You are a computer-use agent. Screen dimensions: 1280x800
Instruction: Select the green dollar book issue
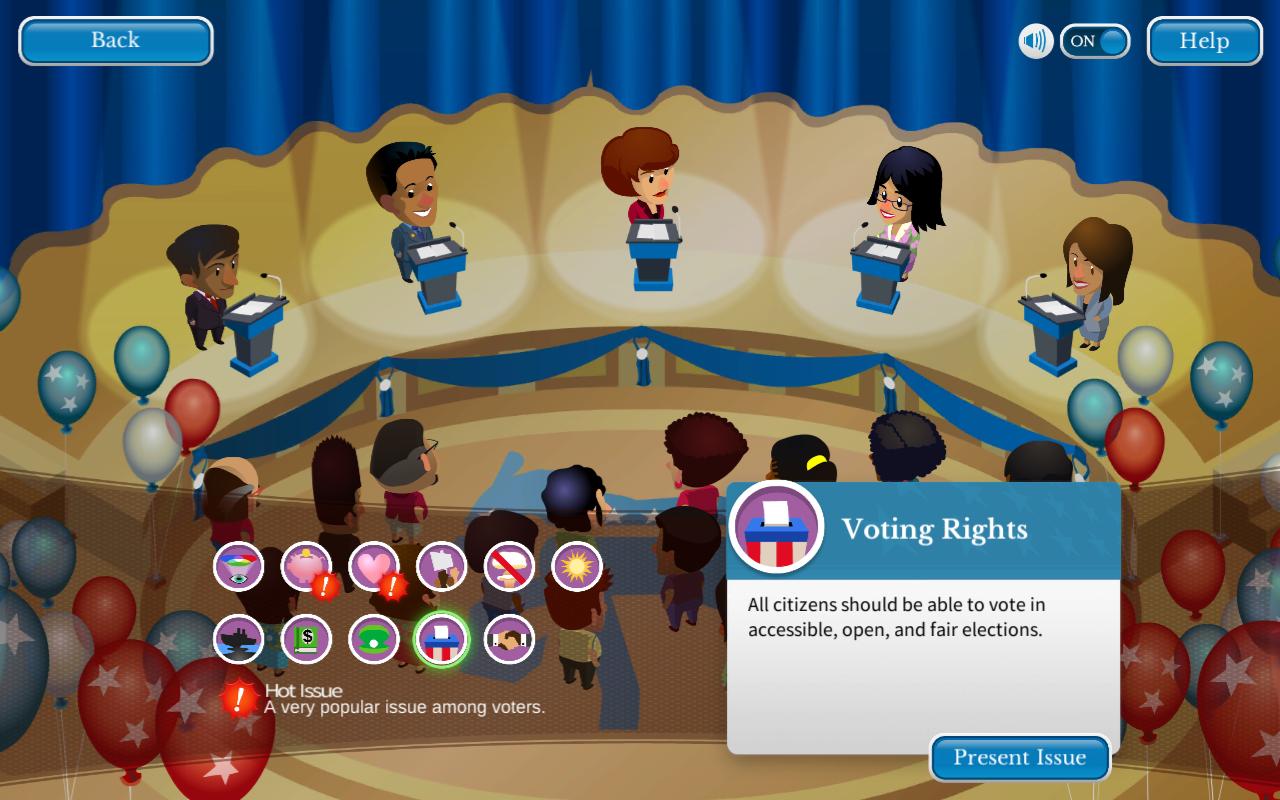point(306,639)
